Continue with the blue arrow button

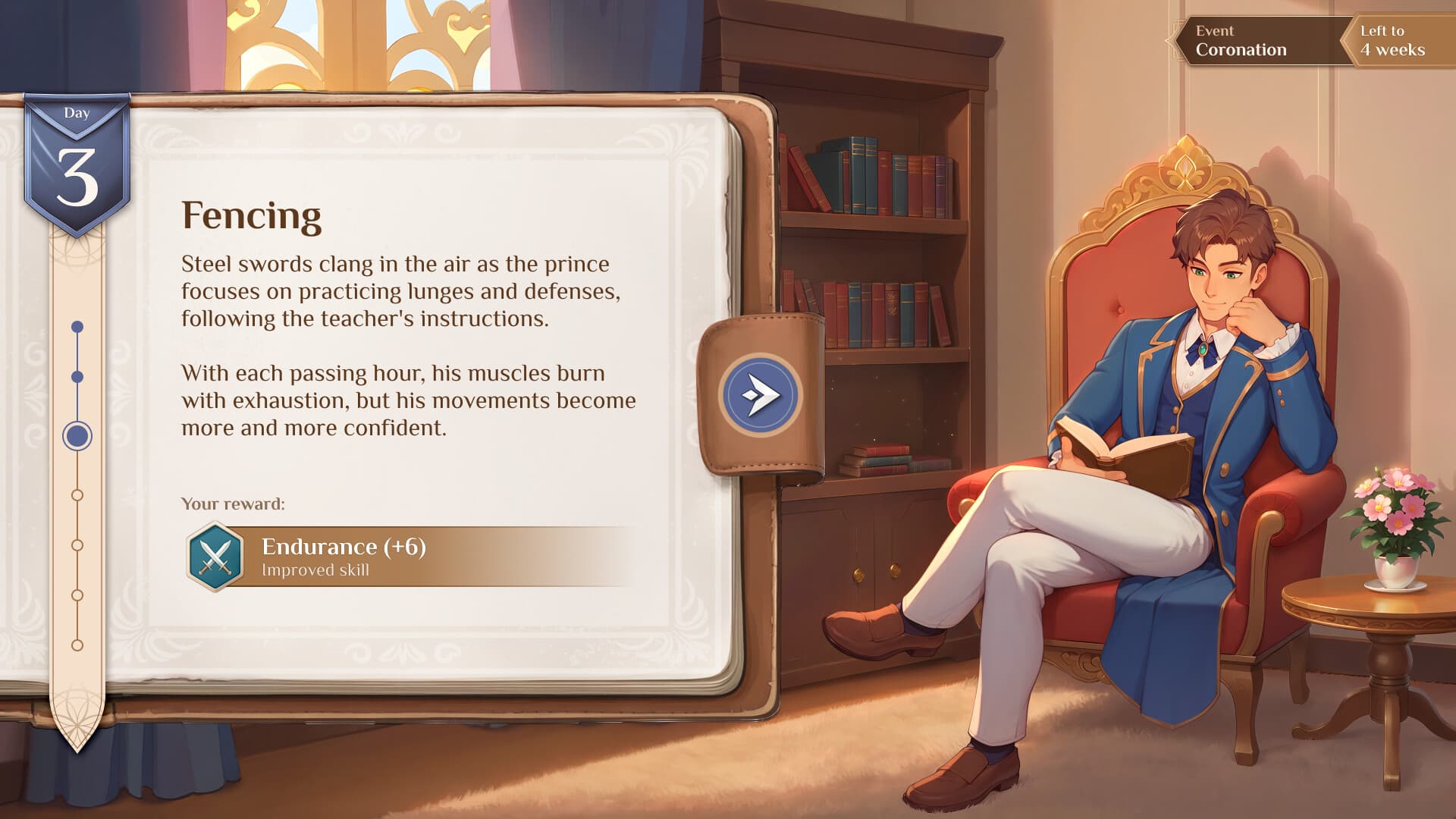click(x=759, y=394)
